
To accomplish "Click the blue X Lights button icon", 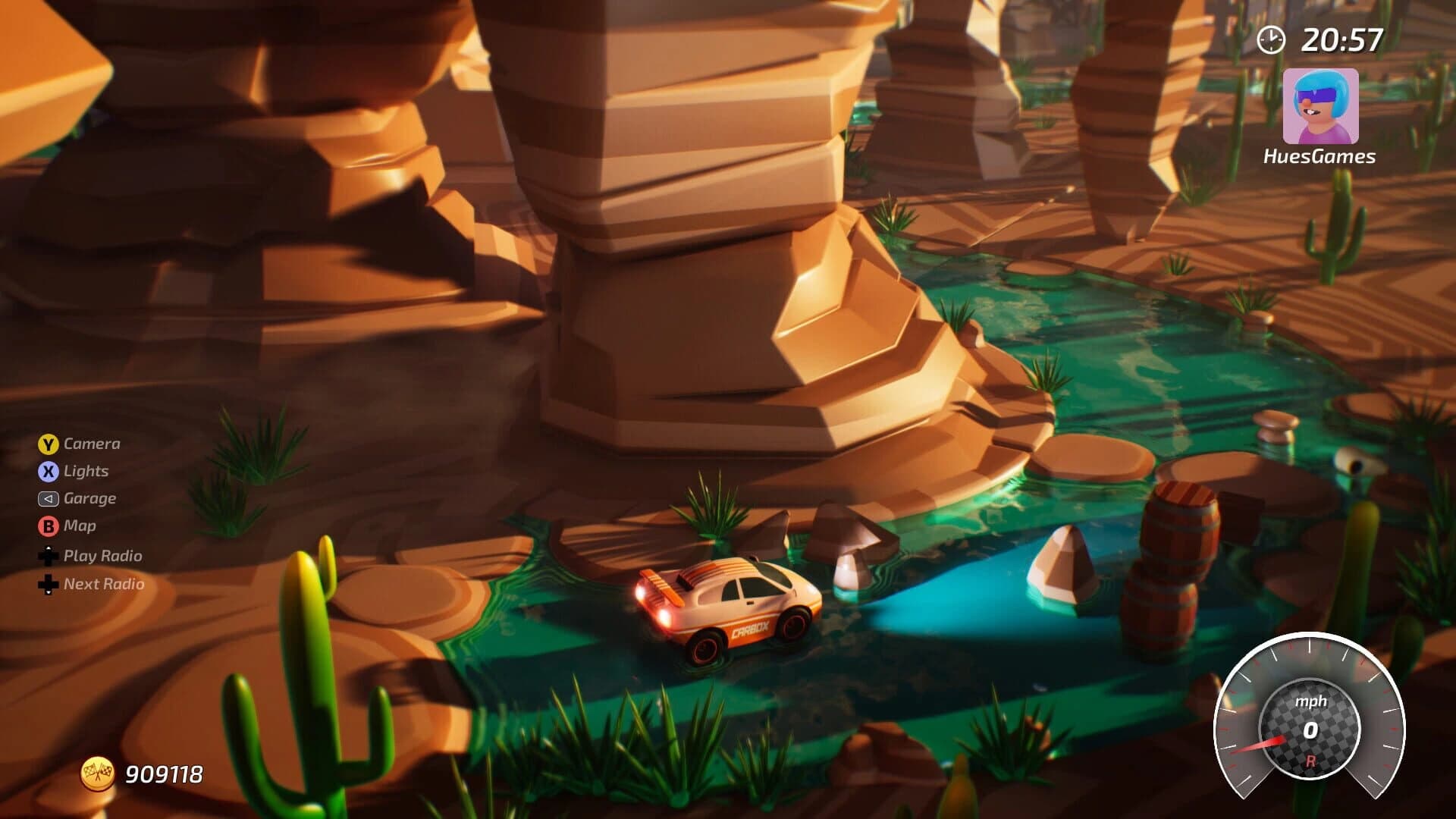I will 48,471.
